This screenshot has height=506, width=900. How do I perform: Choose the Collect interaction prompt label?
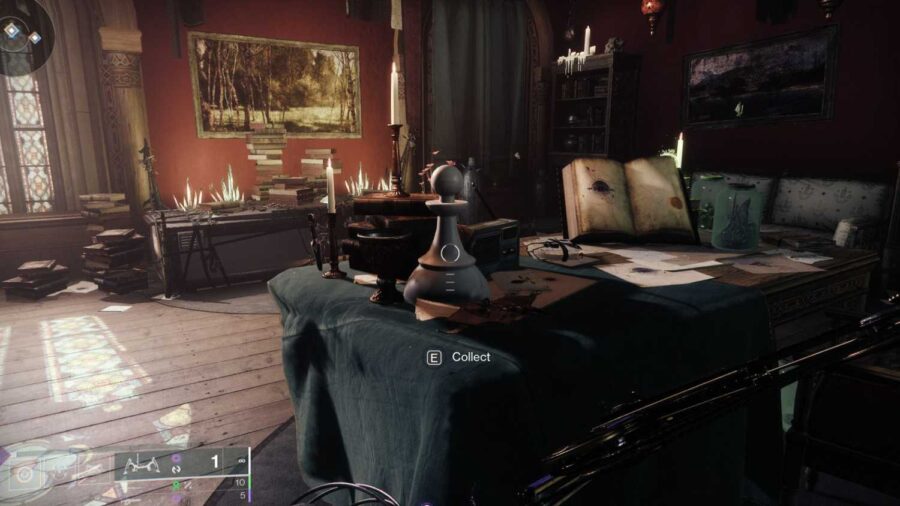click(x=471, y=357)
